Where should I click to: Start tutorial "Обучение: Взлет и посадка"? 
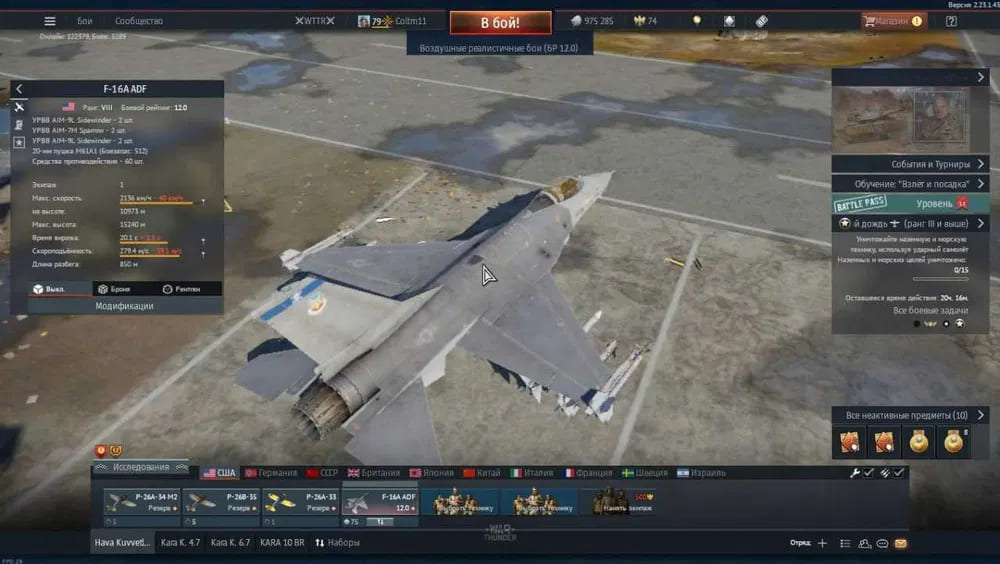(x=910, y=184)
